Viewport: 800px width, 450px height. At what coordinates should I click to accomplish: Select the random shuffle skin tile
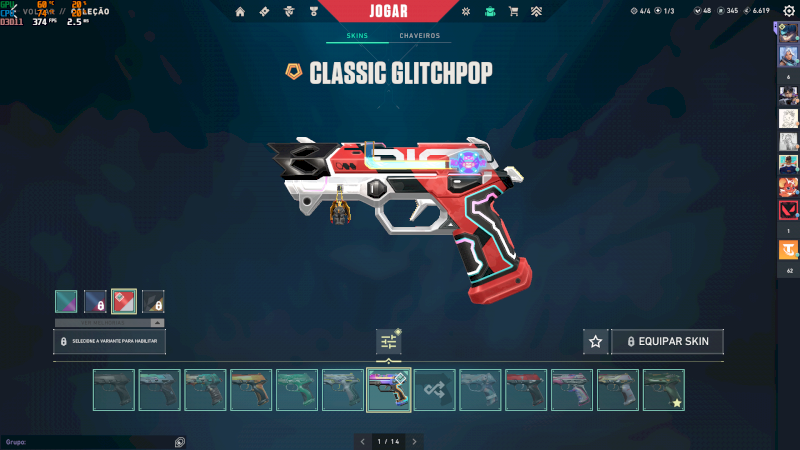435,390
